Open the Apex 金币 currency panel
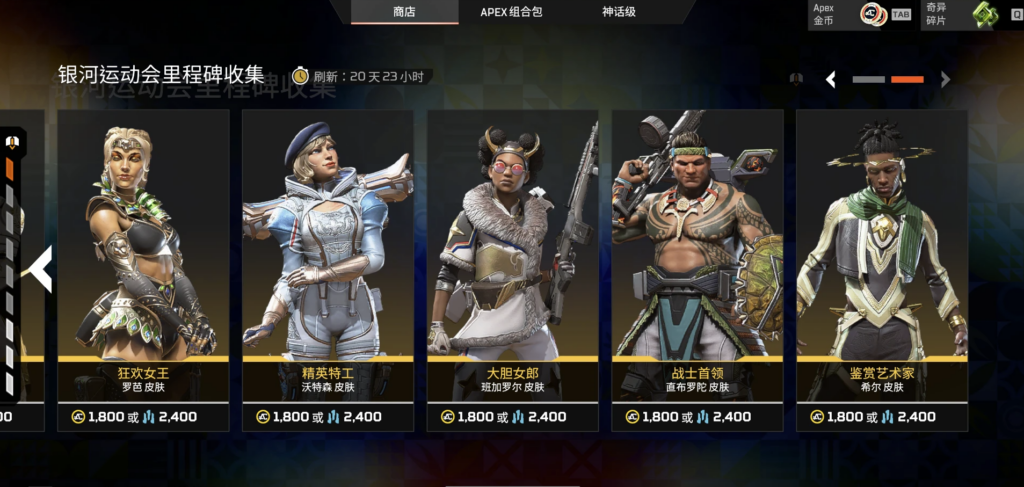 click(x=860, y=14)
